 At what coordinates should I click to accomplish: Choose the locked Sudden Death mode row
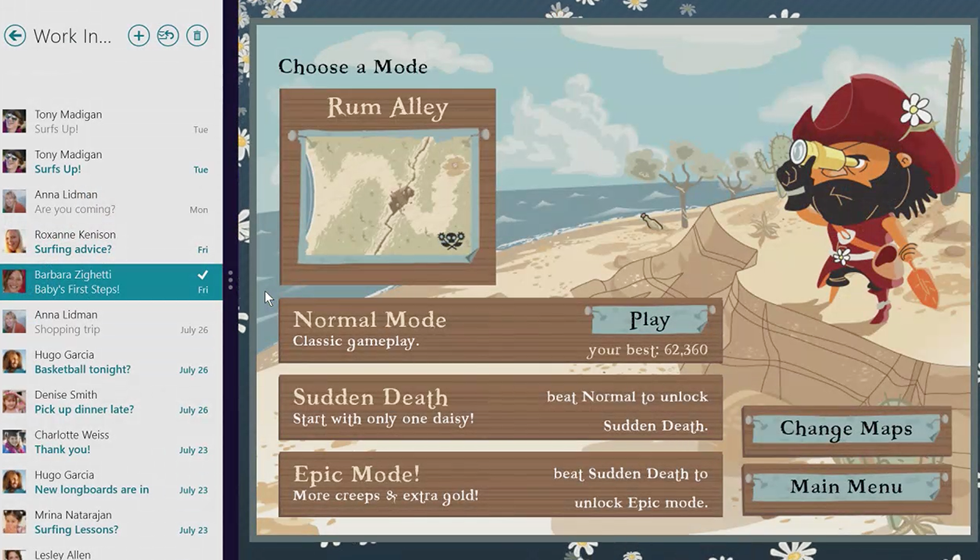(x=500, y=407)
